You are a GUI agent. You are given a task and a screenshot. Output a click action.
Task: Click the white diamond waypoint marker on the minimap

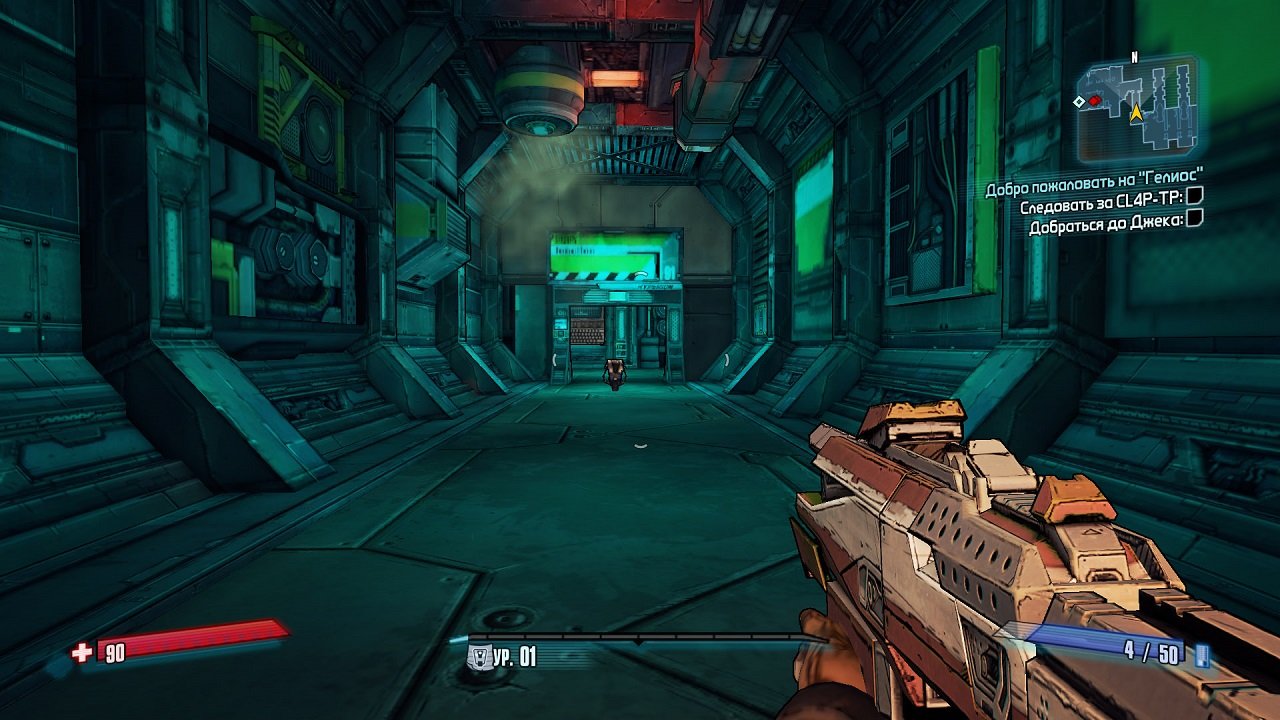click(x=1079, y=101)
